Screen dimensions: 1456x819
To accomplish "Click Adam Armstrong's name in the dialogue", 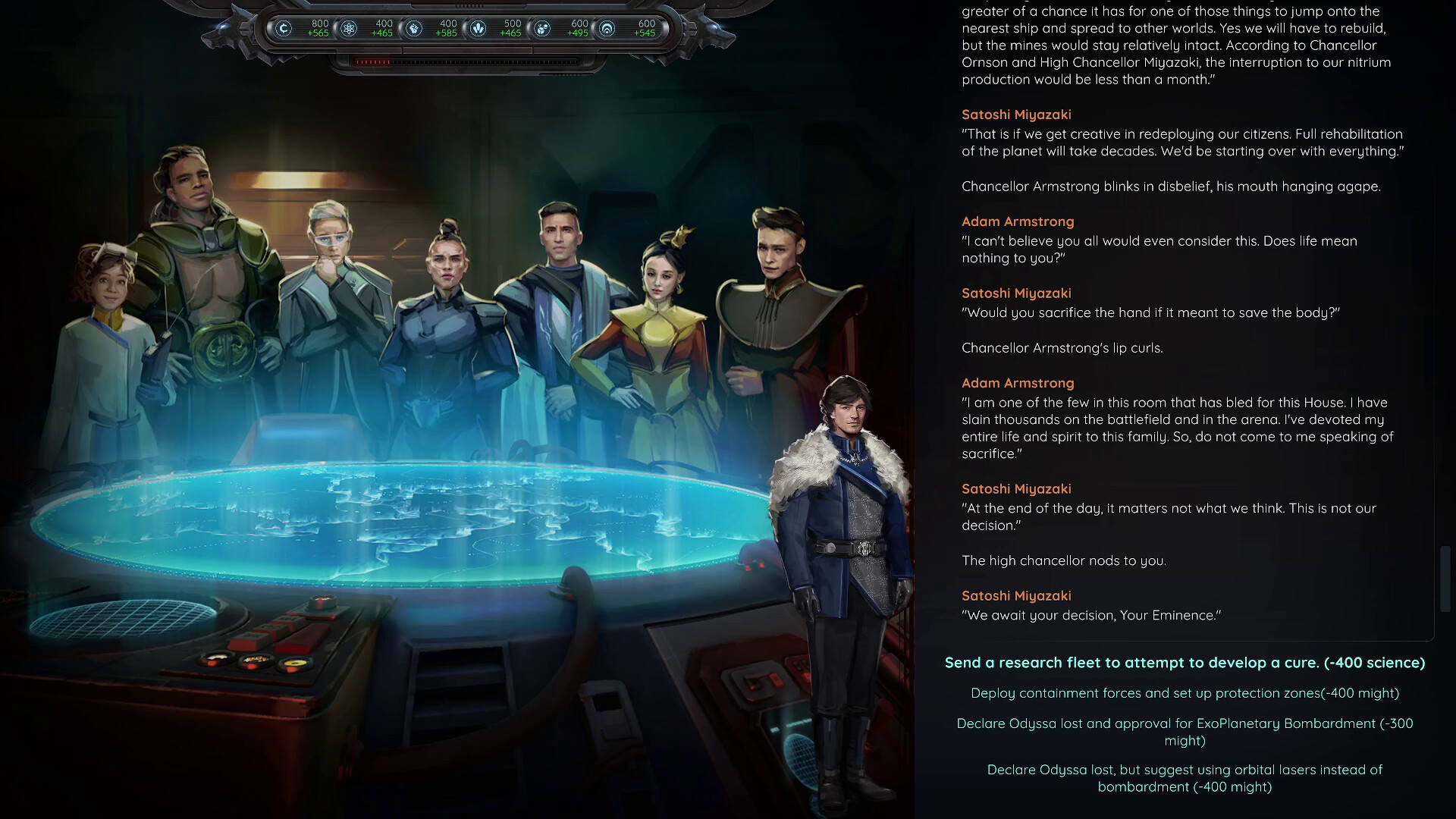I will click(1018, 221).
